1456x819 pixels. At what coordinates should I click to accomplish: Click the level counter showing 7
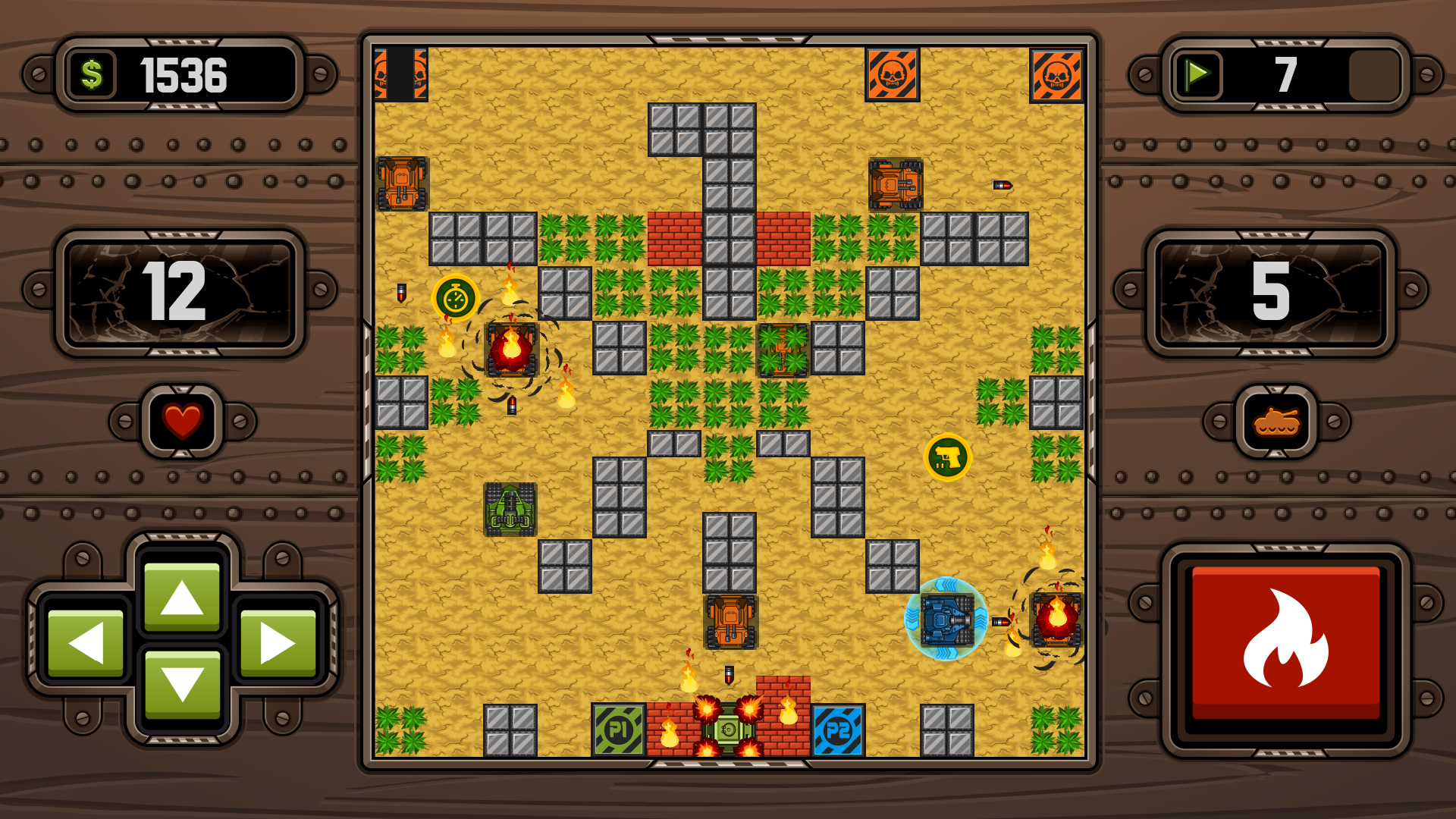1285,74
